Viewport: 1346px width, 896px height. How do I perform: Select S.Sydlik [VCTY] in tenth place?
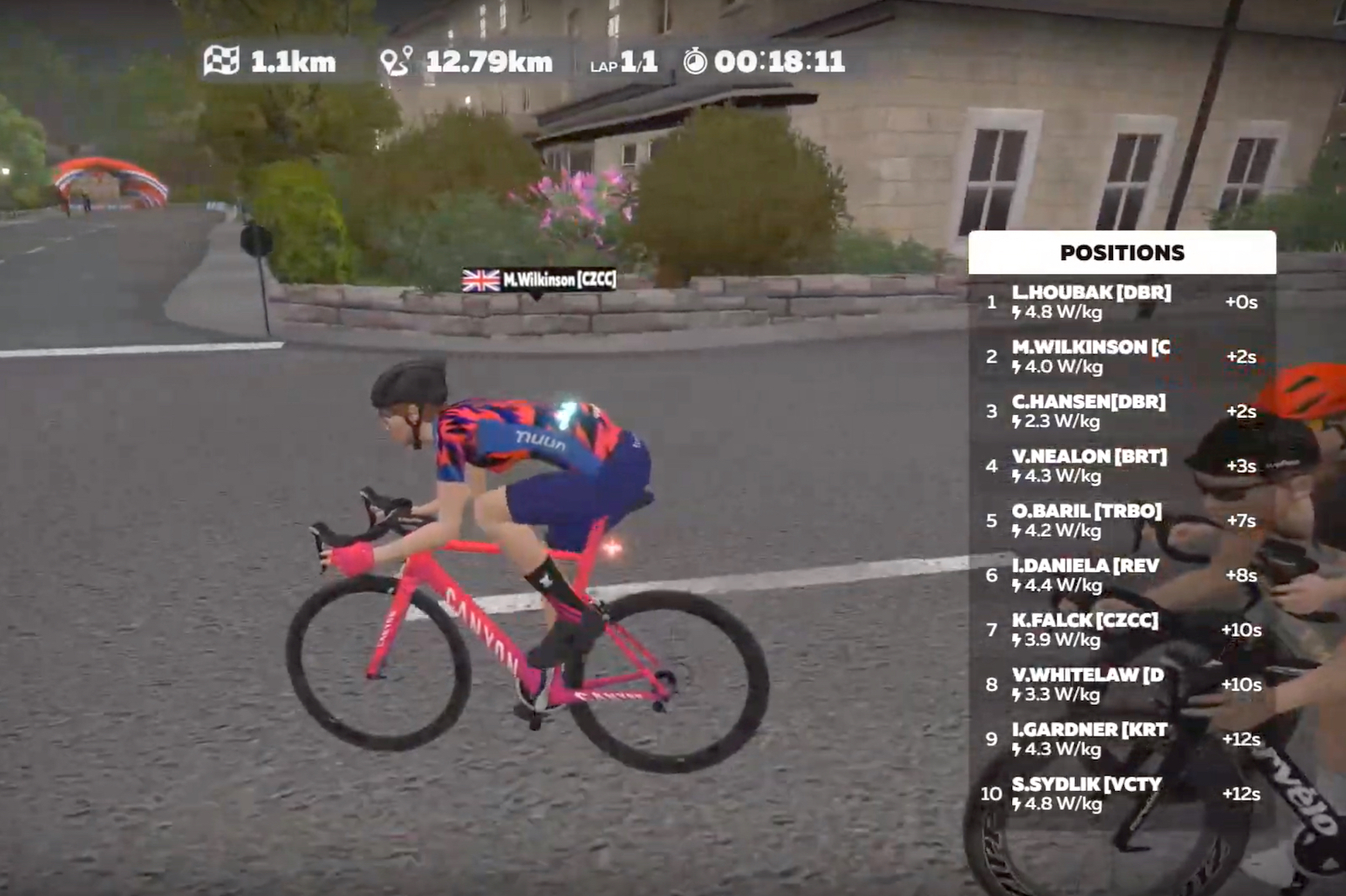point(1121,794)
